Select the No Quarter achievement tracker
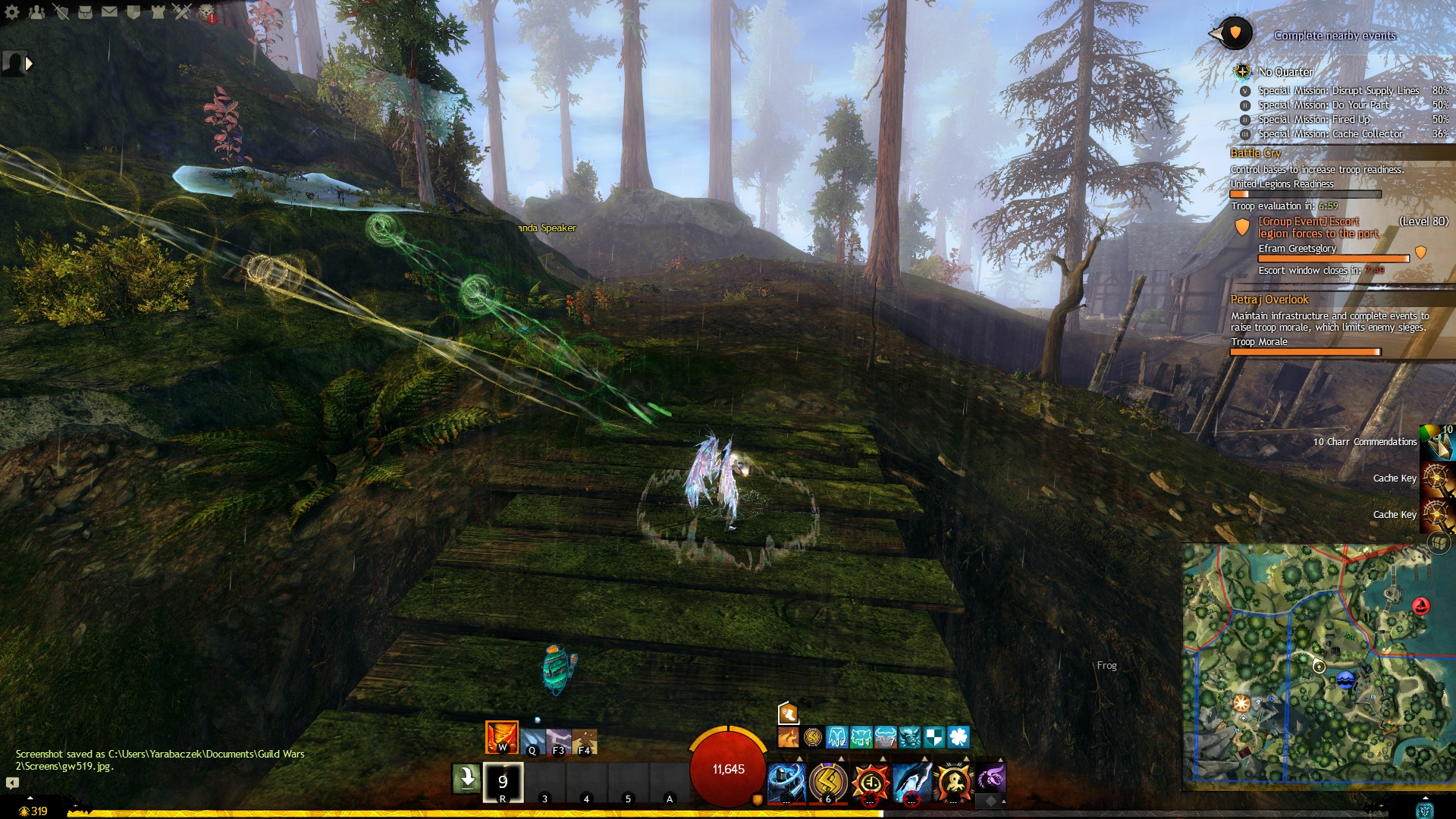The image size is (1456, 819). tap(1285, 72)
